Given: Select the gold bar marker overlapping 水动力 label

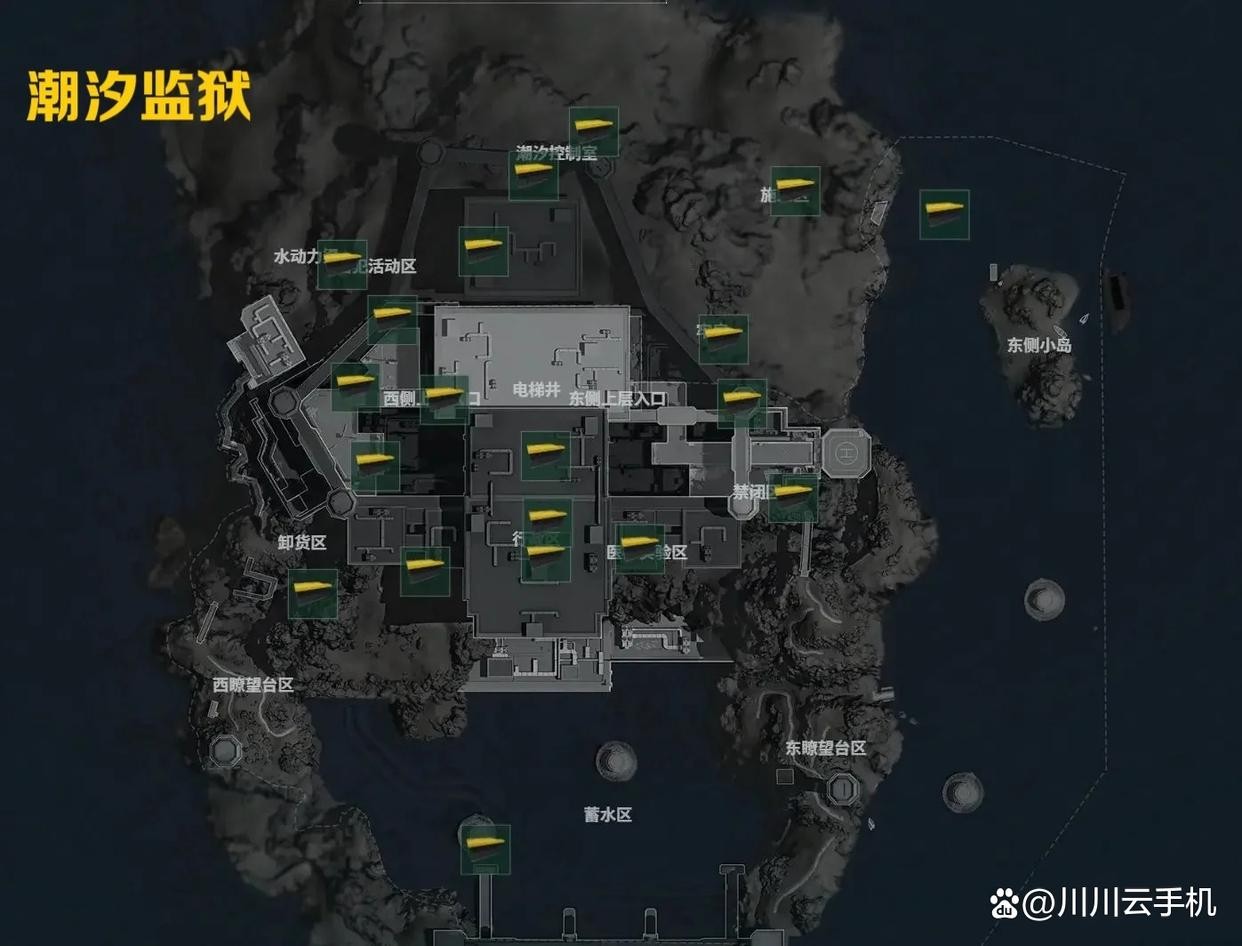Looking at the screenshot, I should point(341,264).
